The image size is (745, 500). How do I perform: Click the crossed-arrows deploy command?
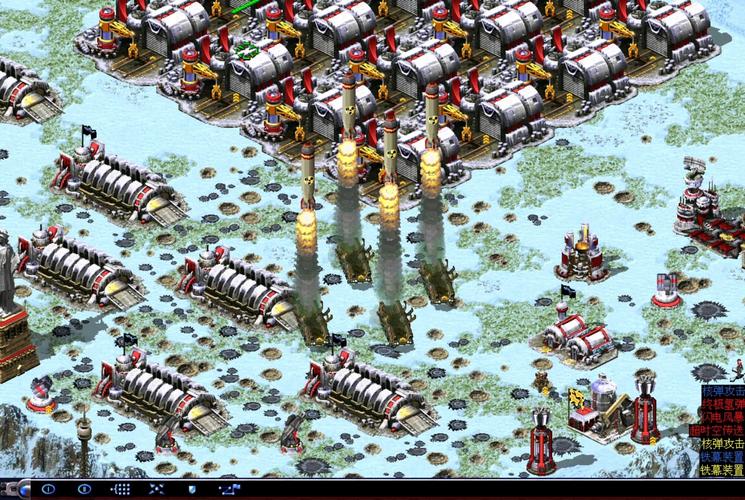coord(157,489)
